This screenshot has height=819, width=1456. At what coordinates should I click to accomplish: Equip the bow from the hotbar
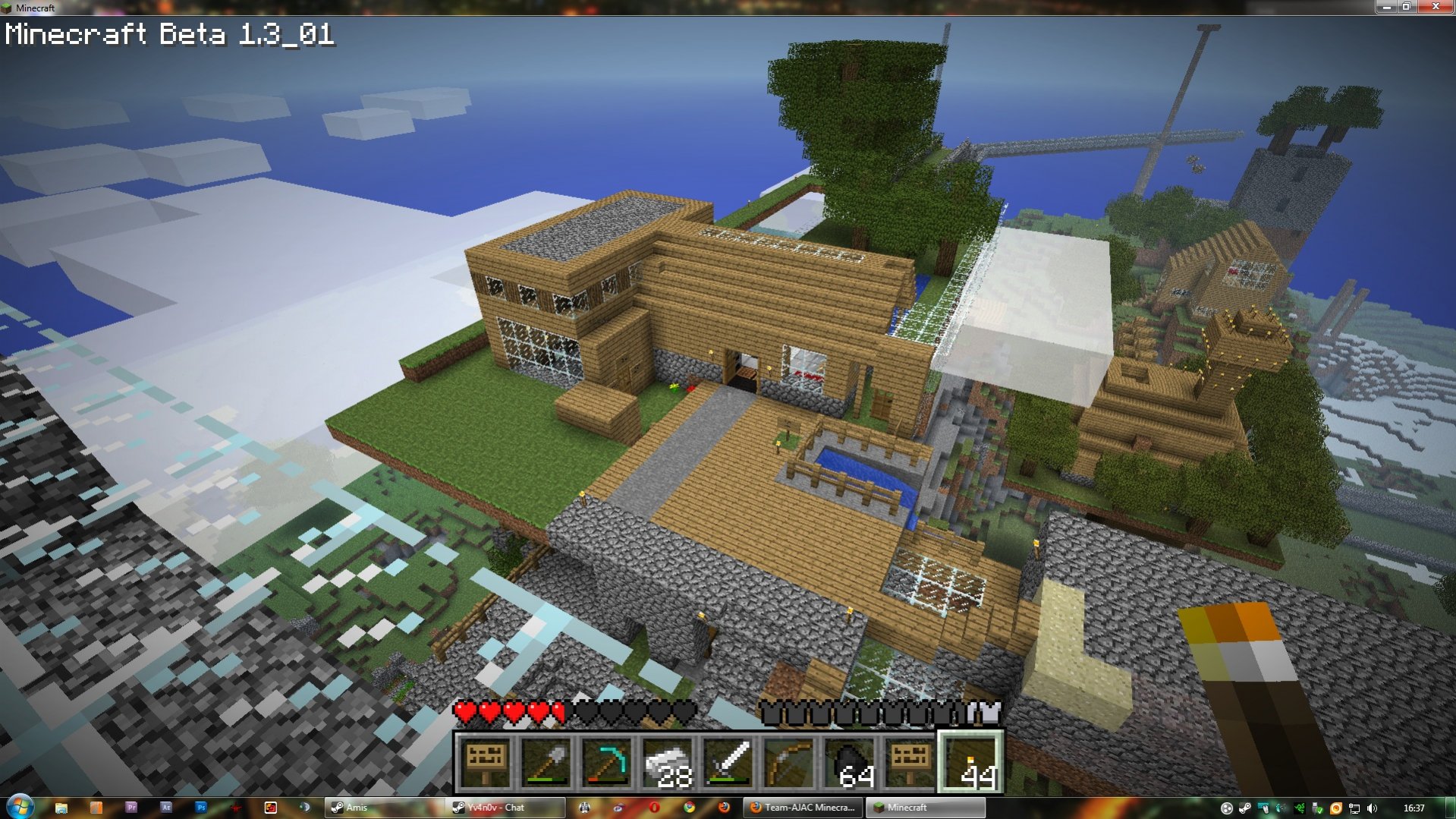click(x=789, y=763)
